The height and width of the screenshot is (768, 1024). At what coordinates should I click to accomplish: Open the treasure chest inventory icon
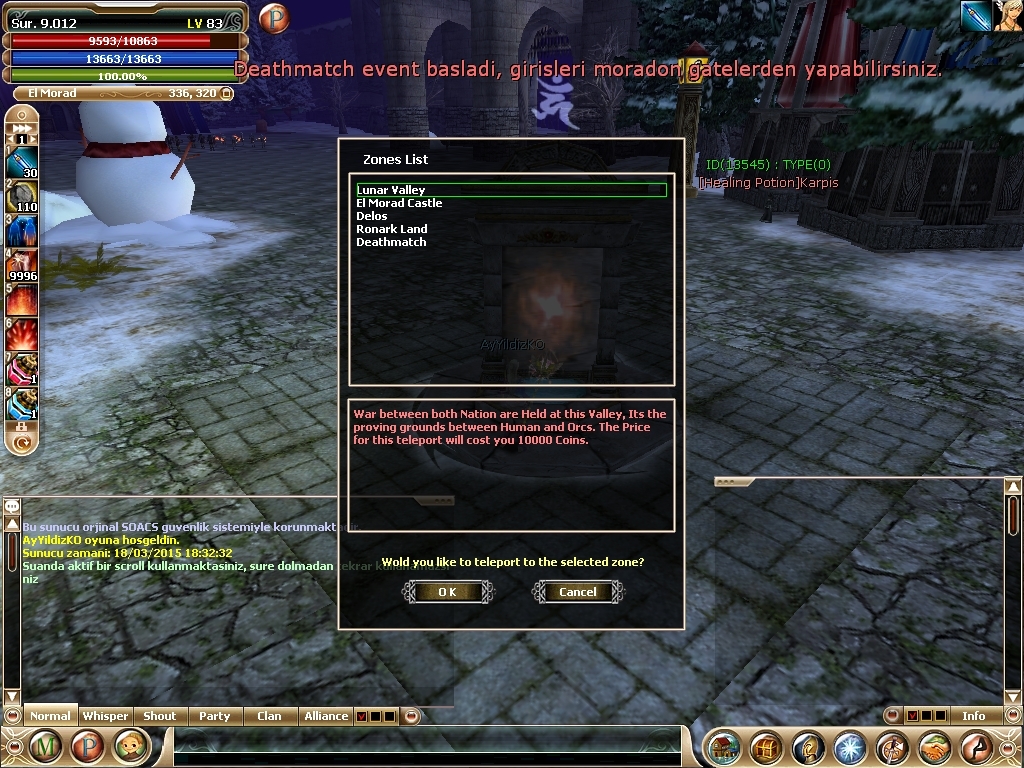click(767, 747)
